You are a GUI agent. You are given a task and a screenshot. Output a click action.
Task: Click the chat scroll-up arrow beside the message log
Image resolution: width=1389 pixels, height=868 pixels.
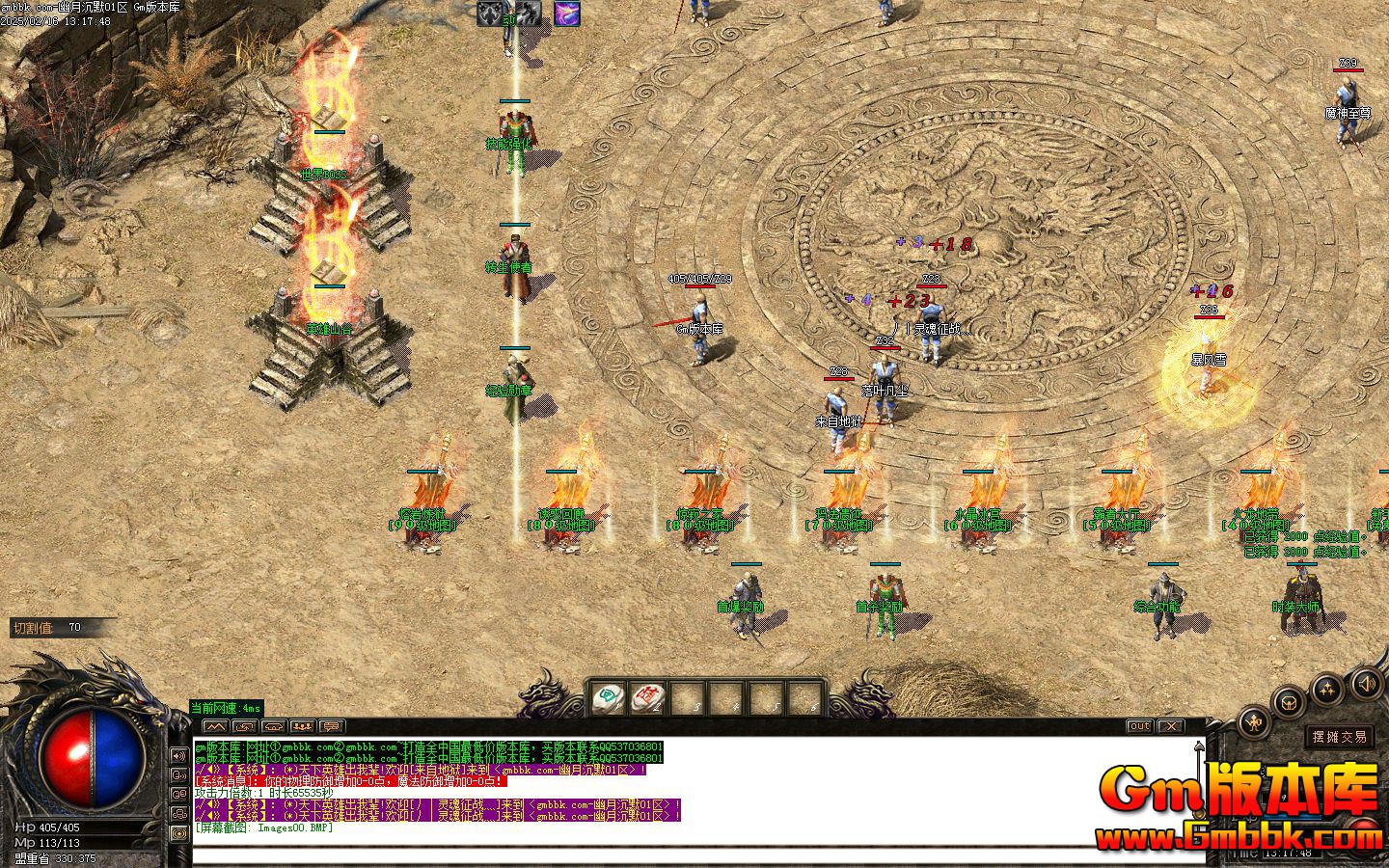(1198, 746)
